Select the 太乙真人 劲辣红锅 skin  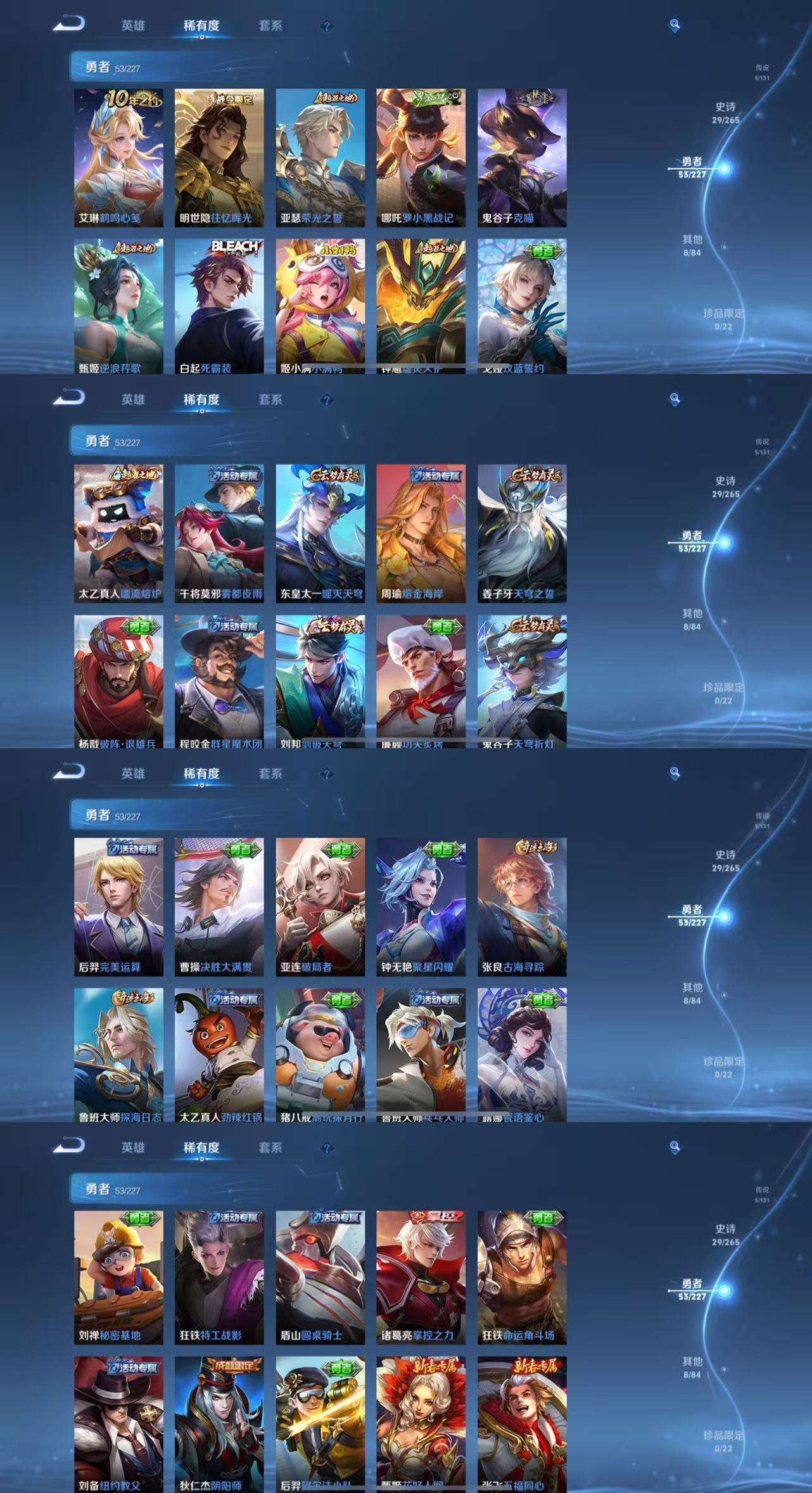click(x=219, y=1054)
